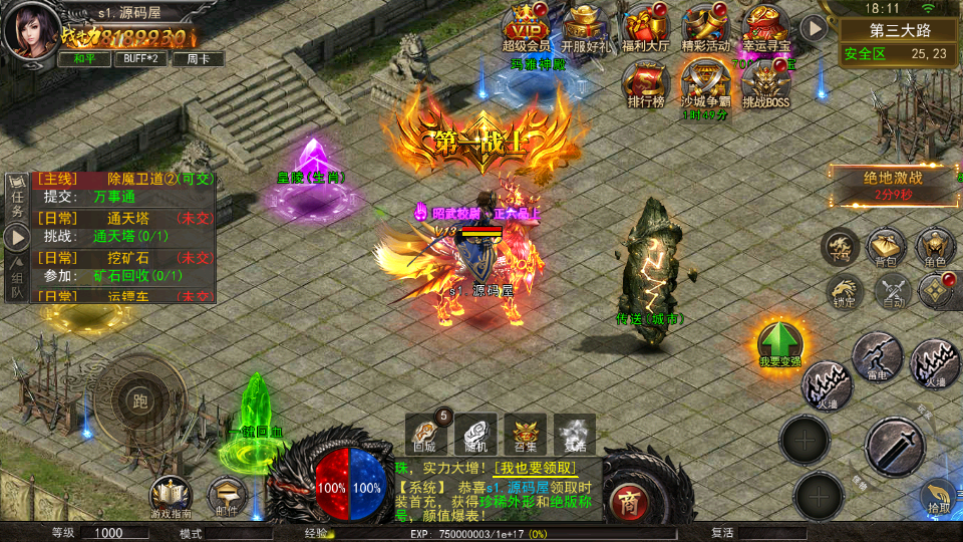Cast the 雷电 lightning skill
Image resolution: width=963 pixels, height=542 pixels.
pyautogui.click(x=877, y=355)
